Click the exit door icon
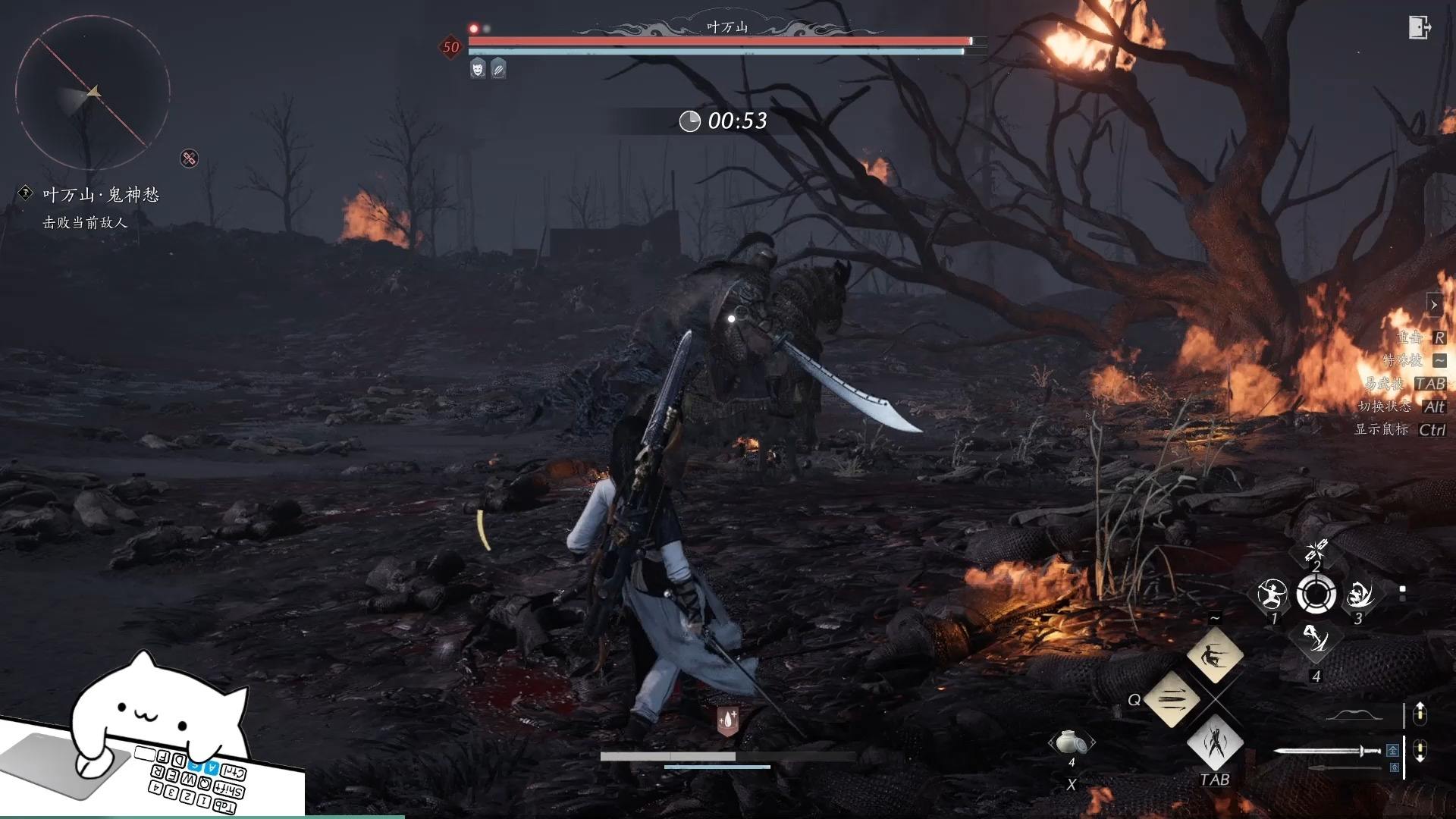1456x819 pixels. (x=1419, y=27)
